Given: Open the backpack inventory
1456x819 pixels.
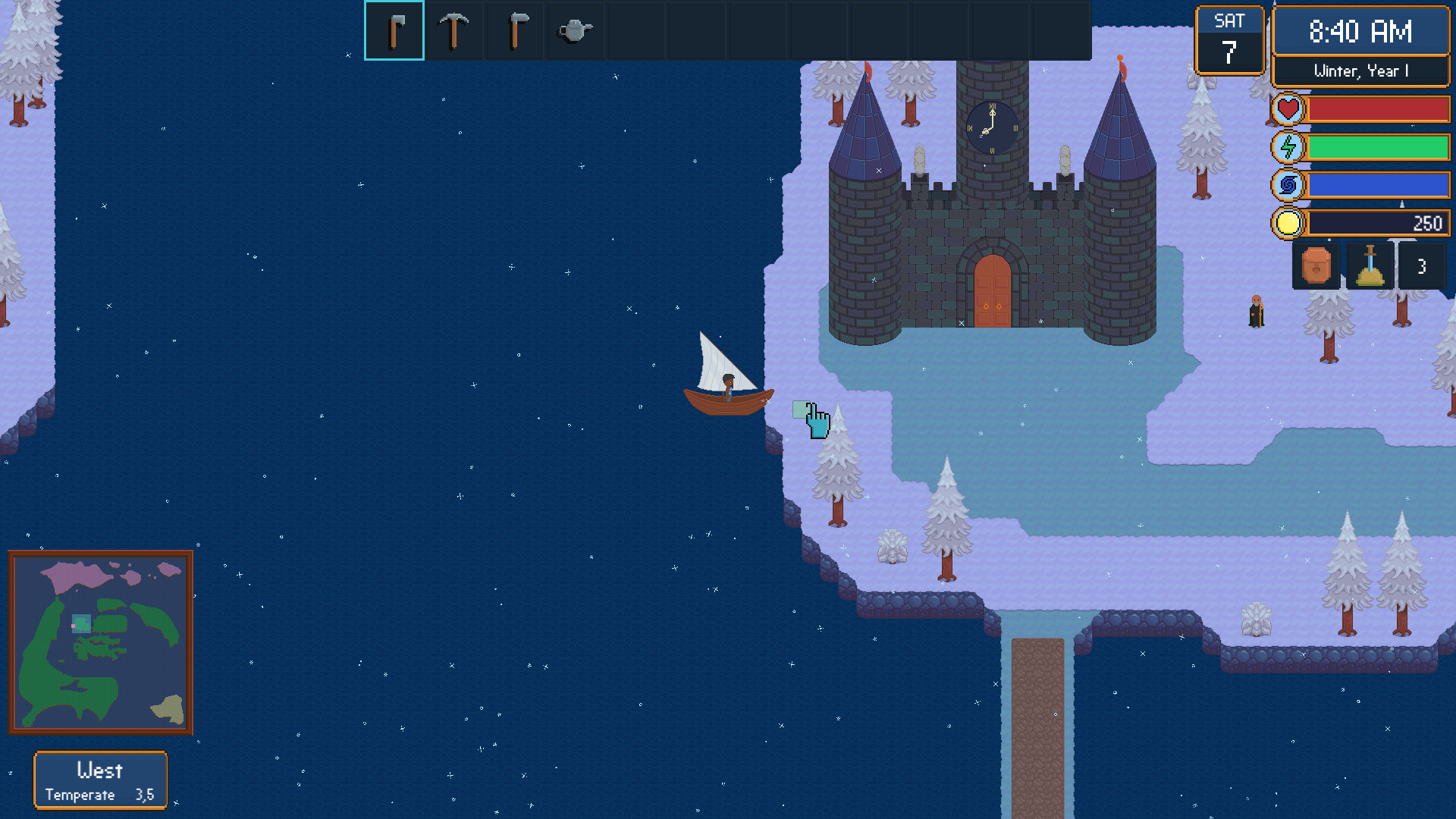Looking at the screenshot, I should pos(1315,266).
